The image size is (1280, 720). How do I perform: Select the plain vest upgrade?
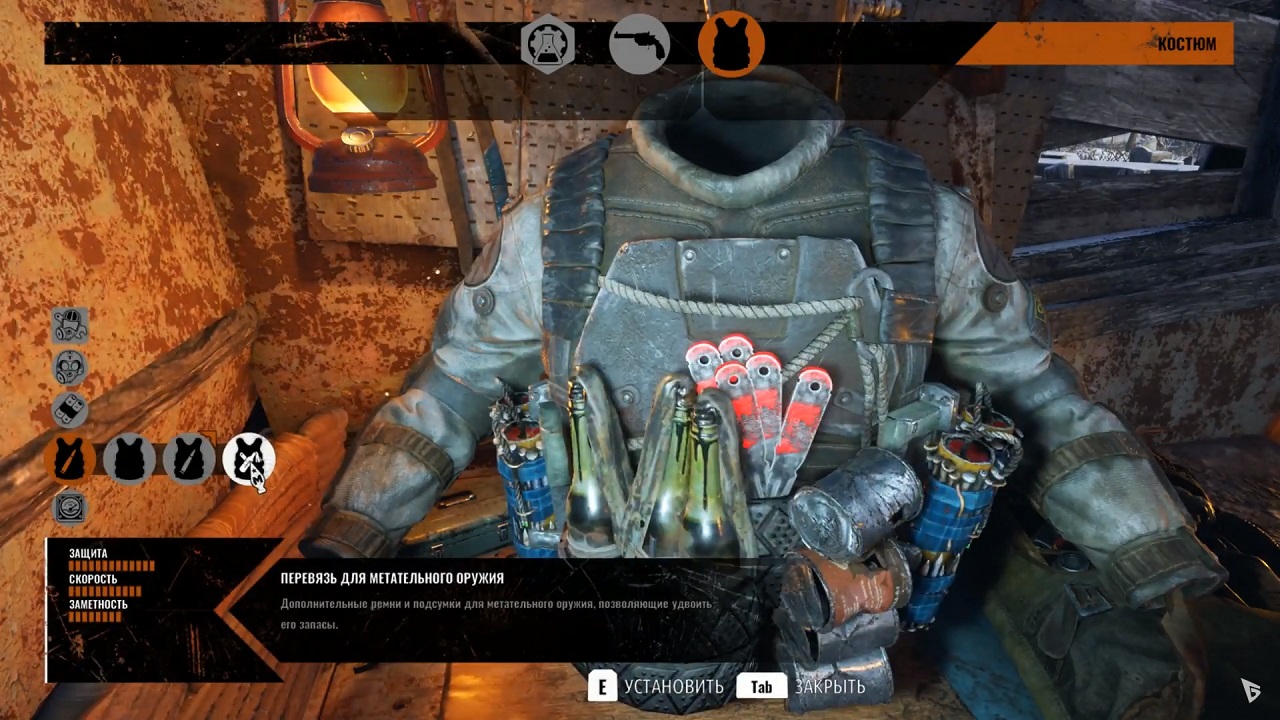[x=130, y=459]
